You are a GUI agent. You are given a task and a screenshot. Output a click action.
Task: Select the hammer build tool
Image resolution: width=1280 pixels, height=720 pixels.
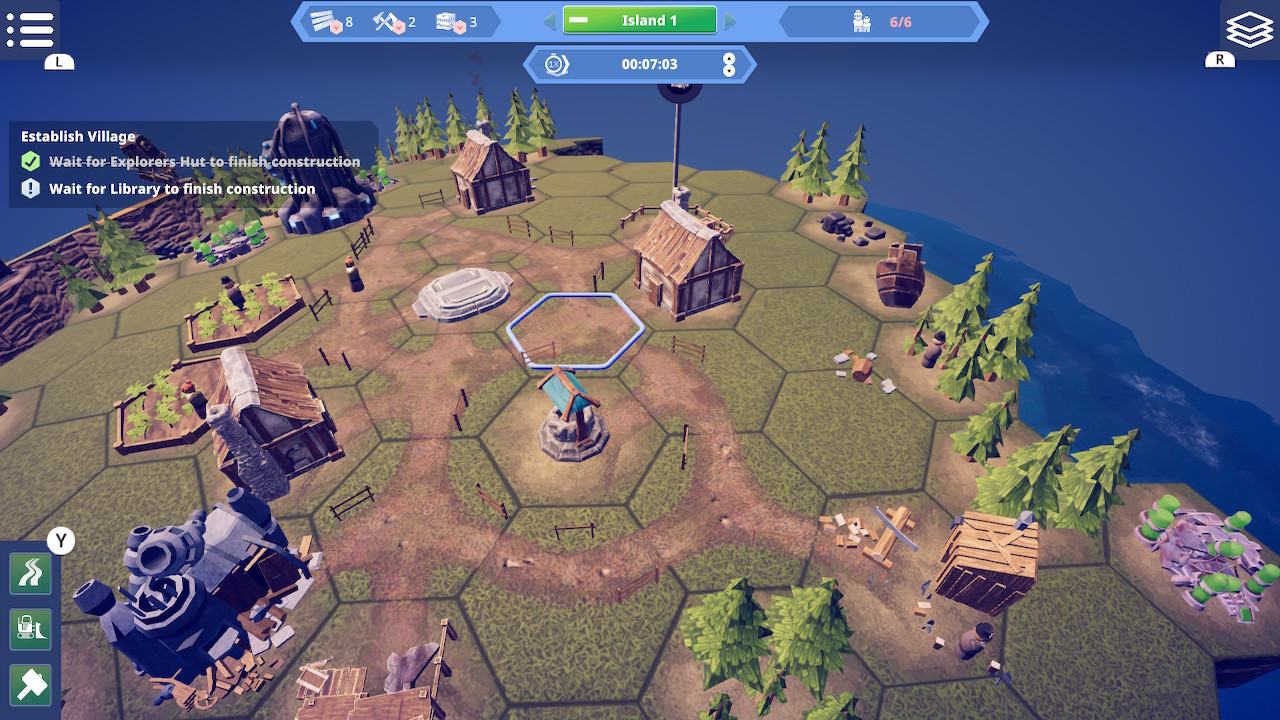coord(30,685)
